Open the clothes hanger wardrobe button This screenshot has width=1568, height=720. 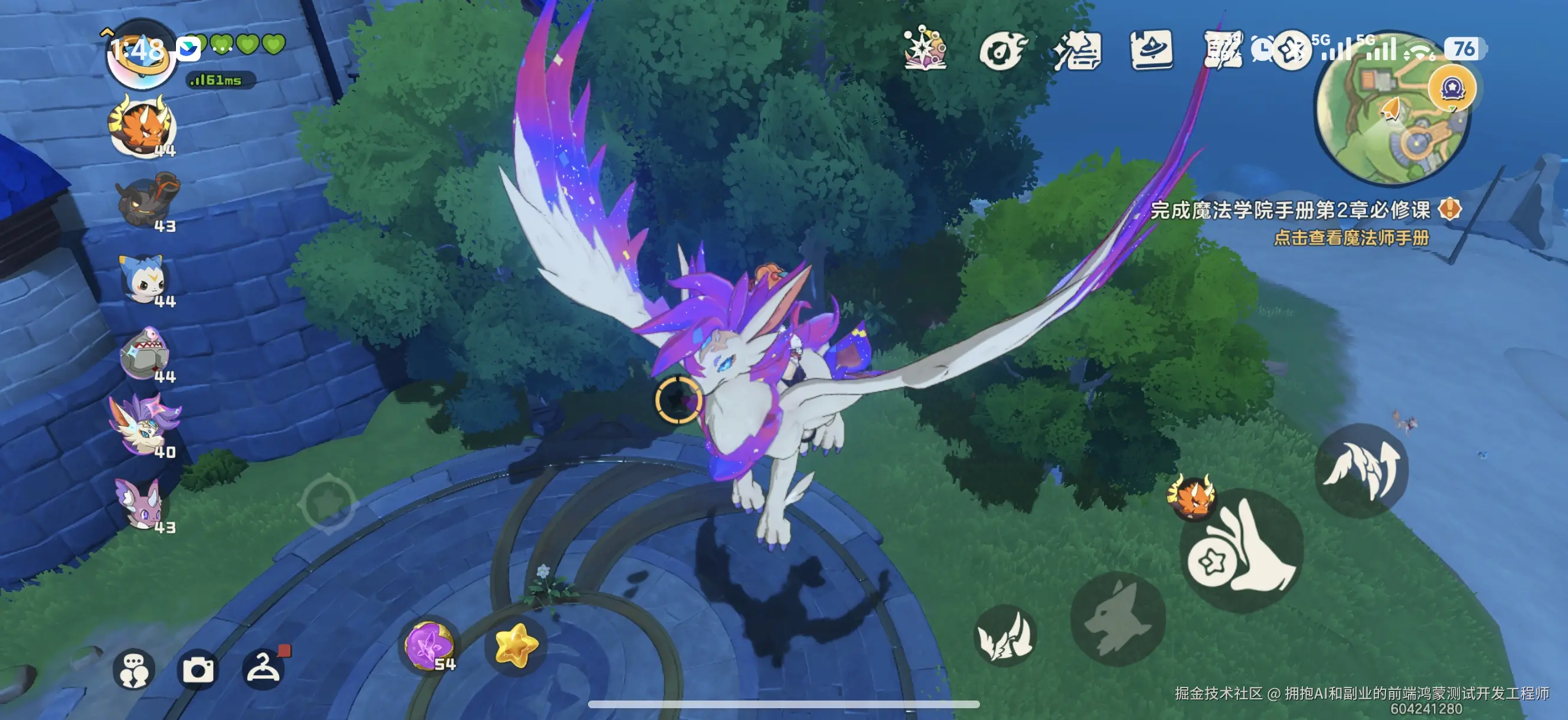(263, 668)
